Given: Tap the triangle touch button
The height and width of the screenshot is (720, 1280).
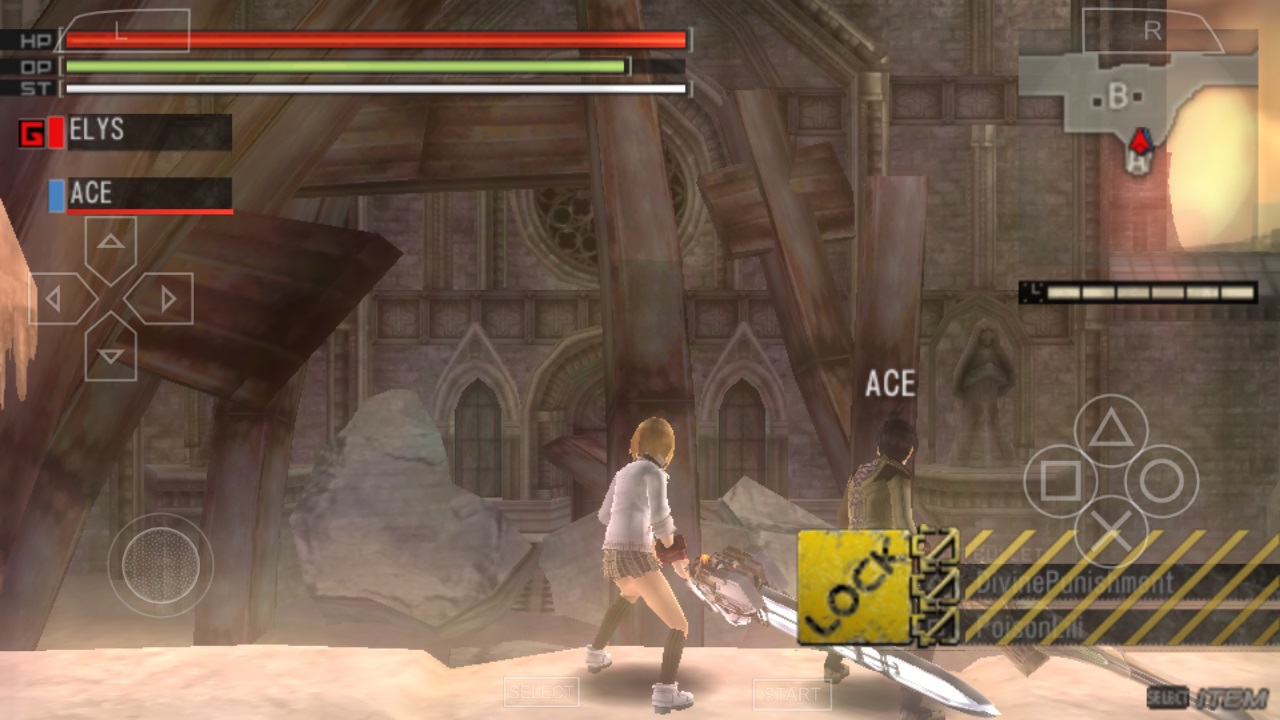Looking at the screenshot, I should [x=1110, y=430].
